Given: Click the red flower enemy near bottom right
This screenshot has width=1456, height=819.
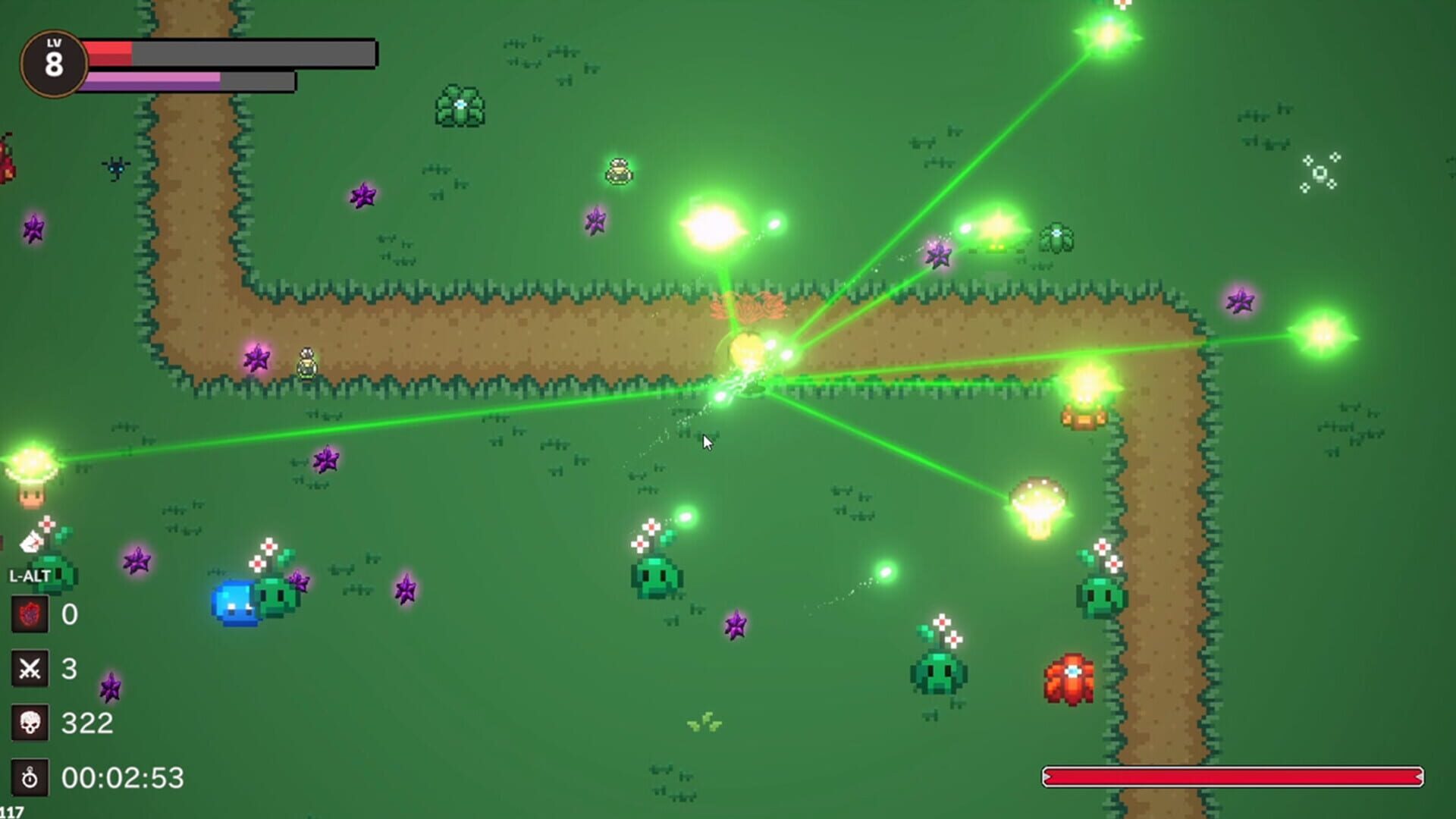Looking at the screenshot, I should (x=1070, y=675).
